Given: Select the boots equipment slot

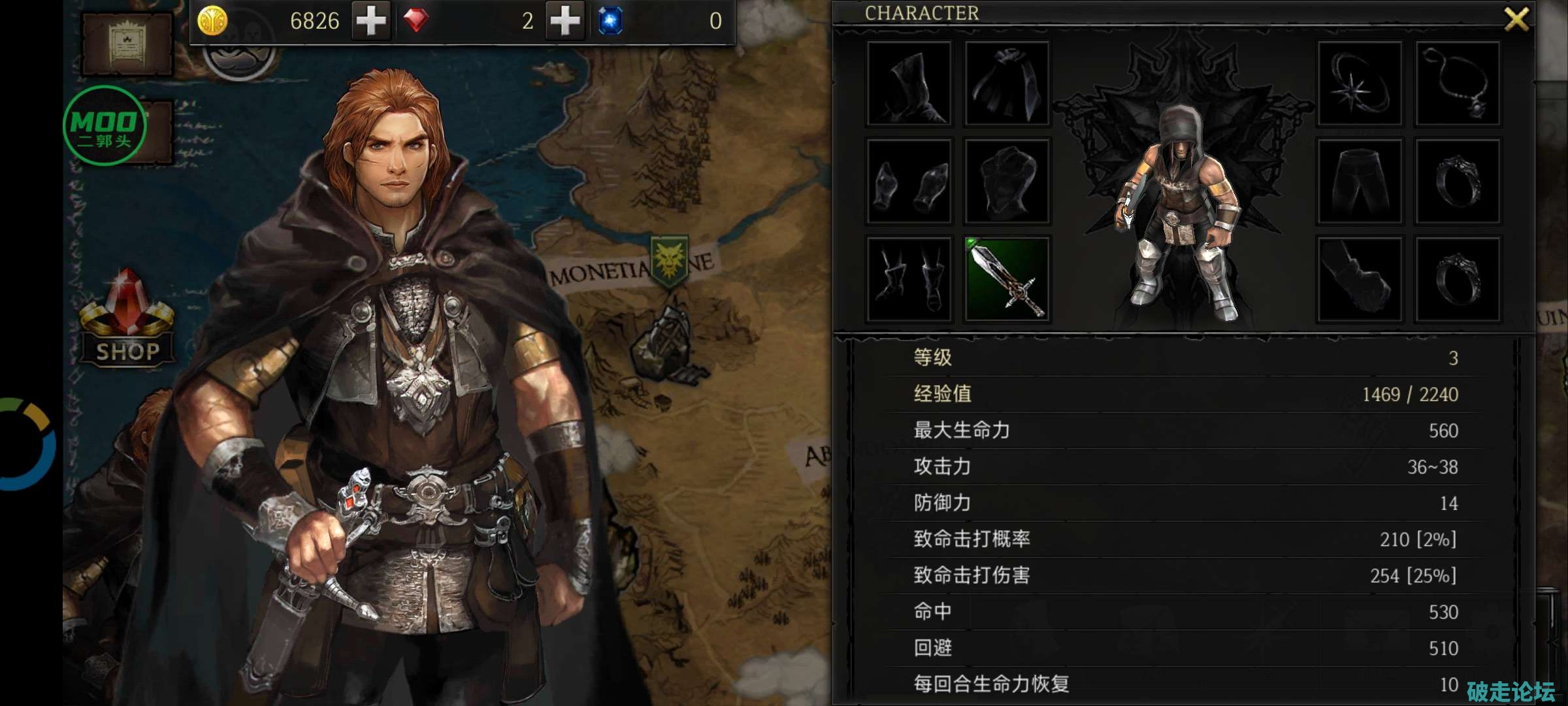Looking at the screenshot, I should click(x=909, y=279).
